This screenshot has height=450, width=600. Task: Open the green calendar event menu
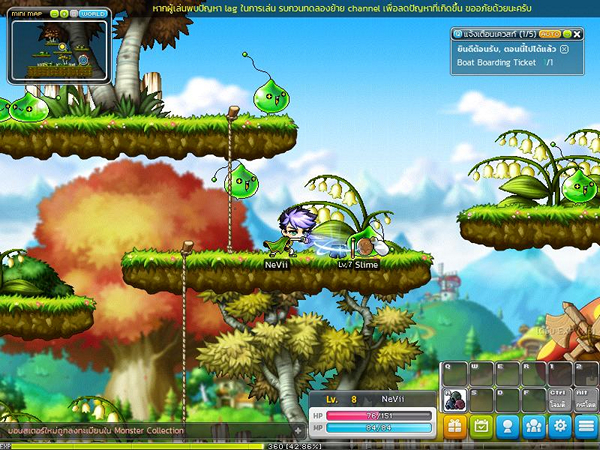pos(481,427)
